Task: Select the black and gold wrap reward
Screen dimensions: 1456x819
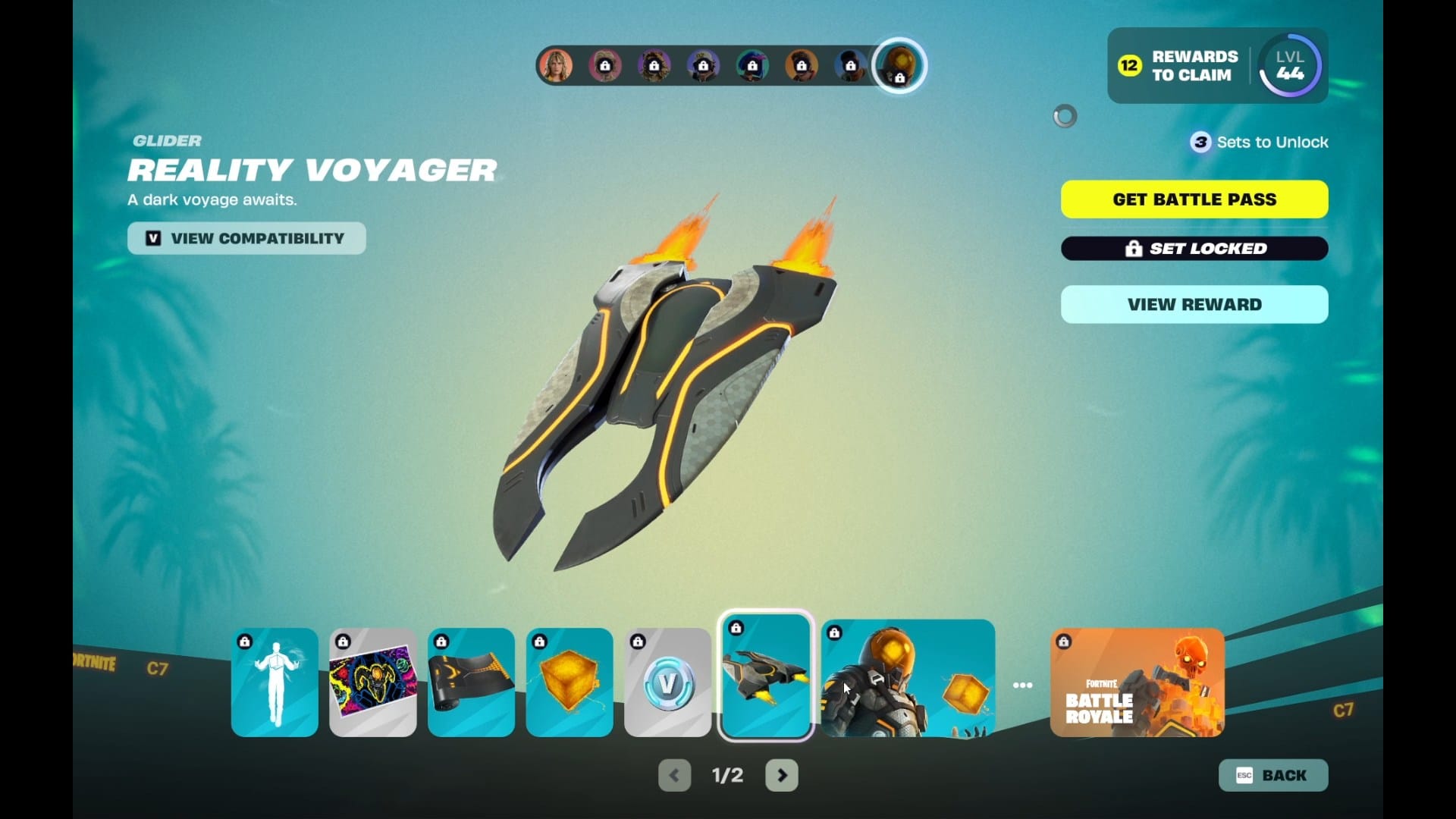Action: coord(471,682)
